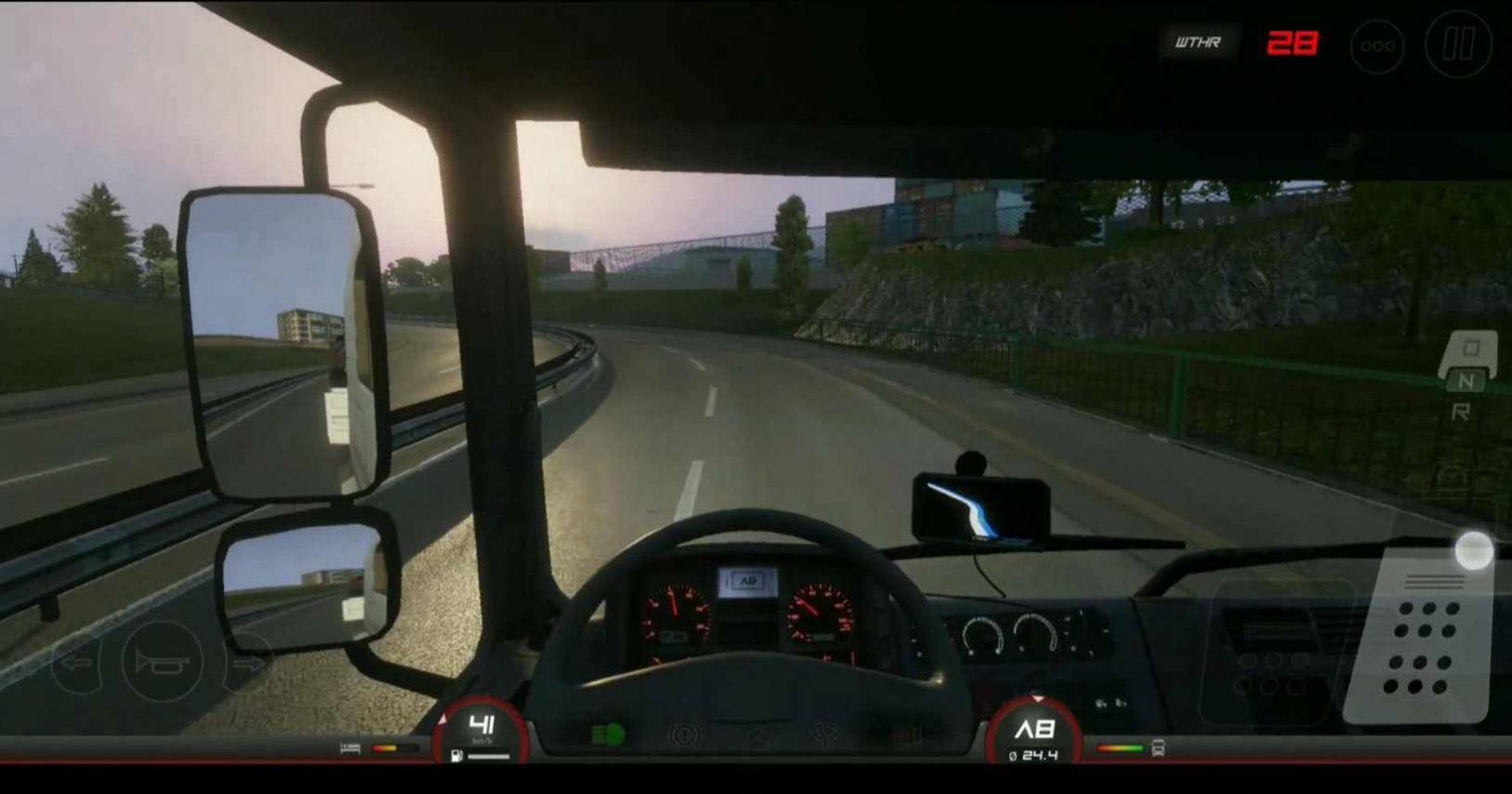Tap the fuel level bar under the speedometer
Viewport: 1512px width, 794px height.
point(488,755)
